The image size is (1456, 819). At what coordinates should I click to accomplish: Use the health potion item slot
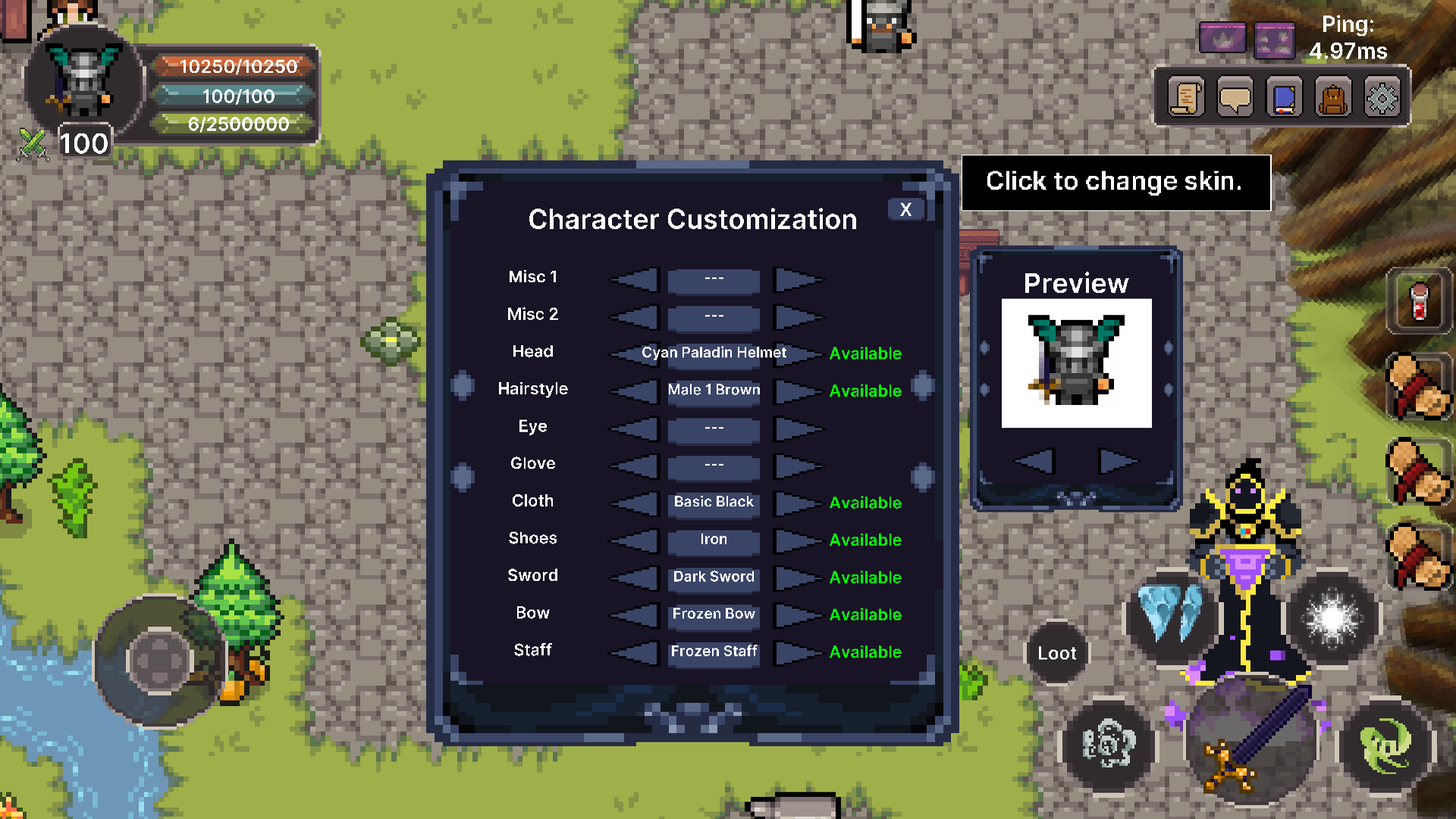point(1421,302)
